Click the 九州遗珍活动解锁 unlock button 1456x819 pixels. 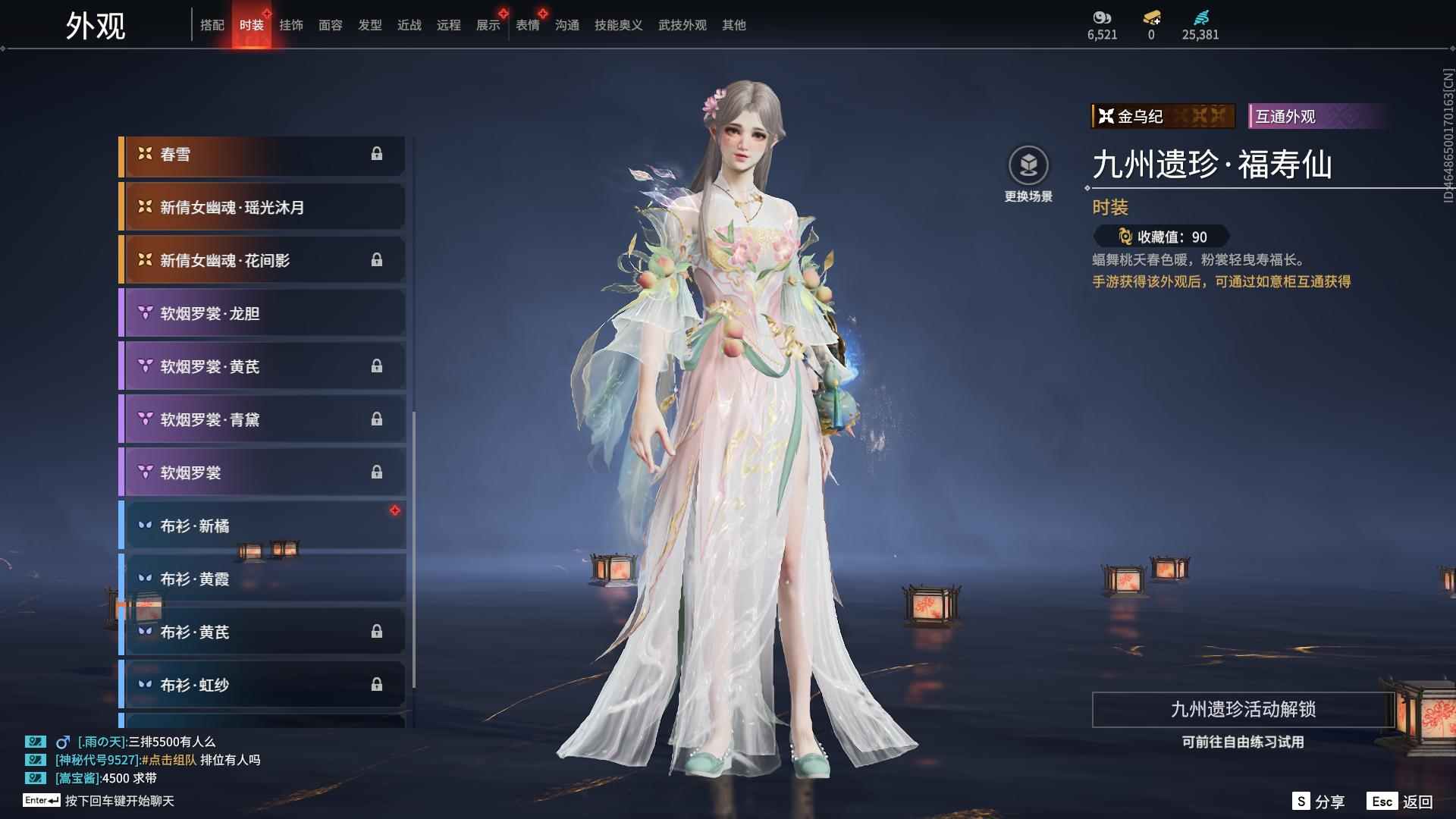pos(1242,710)
